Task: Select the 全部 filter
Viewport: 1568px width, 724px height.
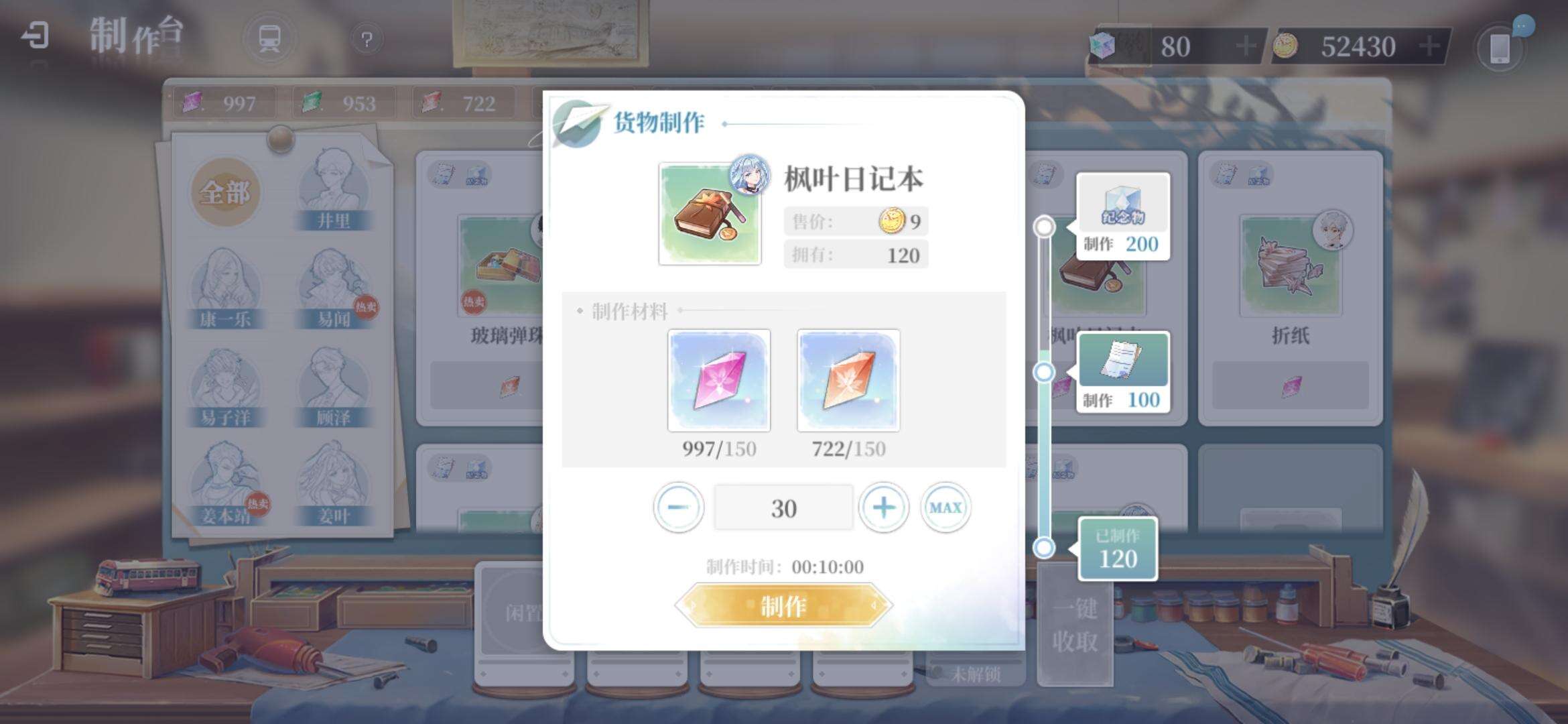Action: coord(224,193)
